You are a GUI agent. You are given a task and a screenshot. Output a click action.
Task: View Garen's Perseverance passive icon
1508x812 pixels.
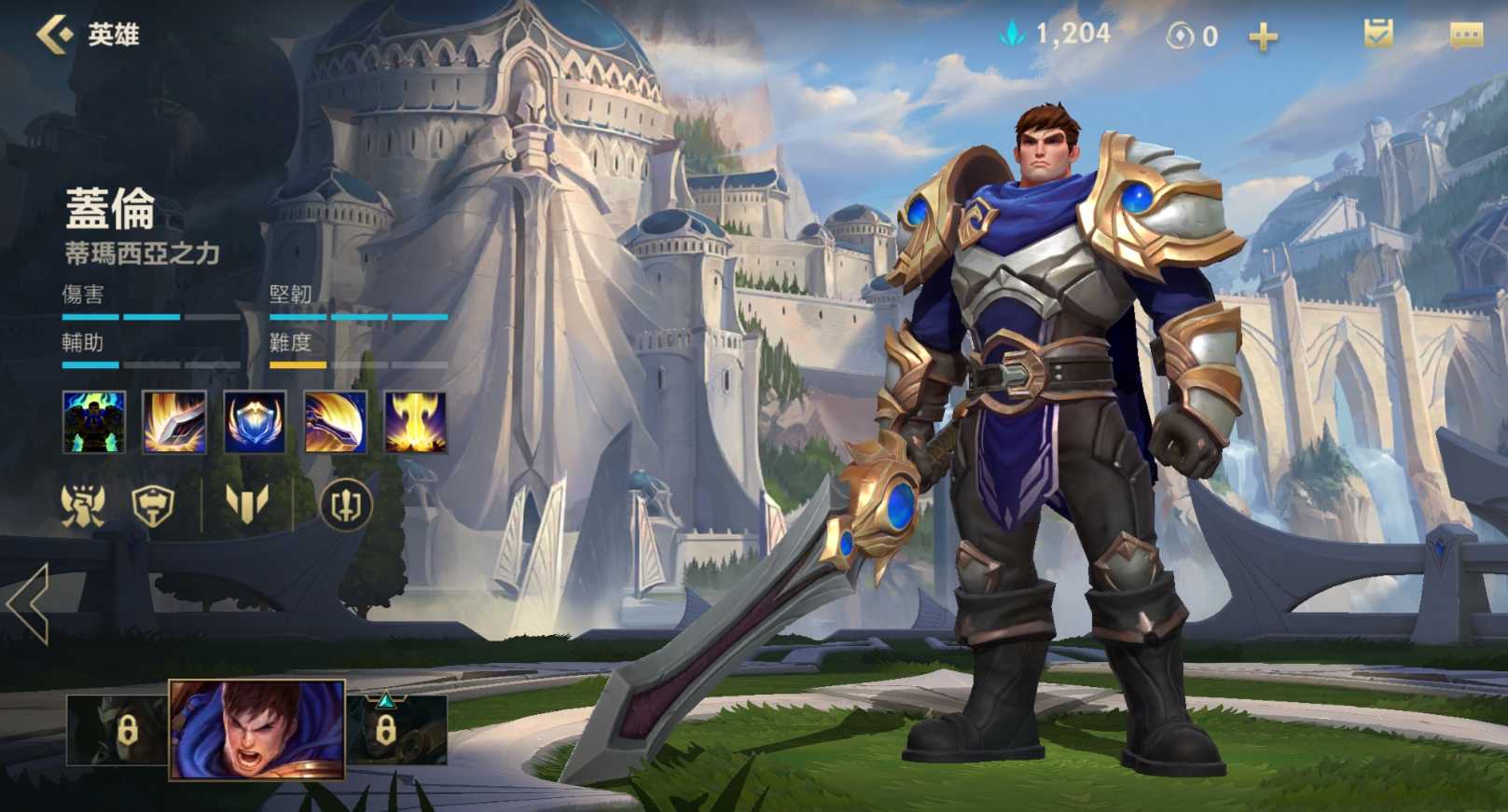93,422
